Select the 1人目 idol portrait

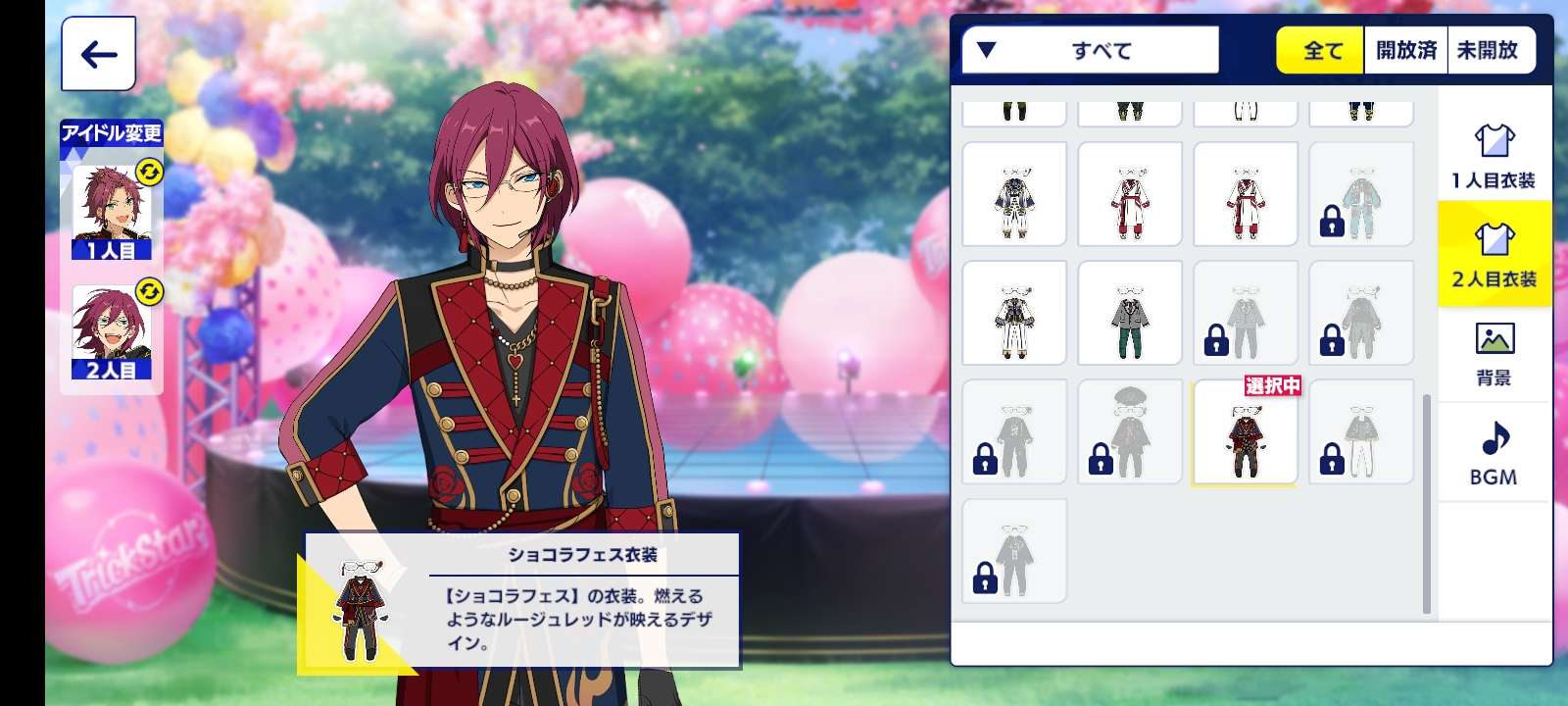tap(111, 213)
